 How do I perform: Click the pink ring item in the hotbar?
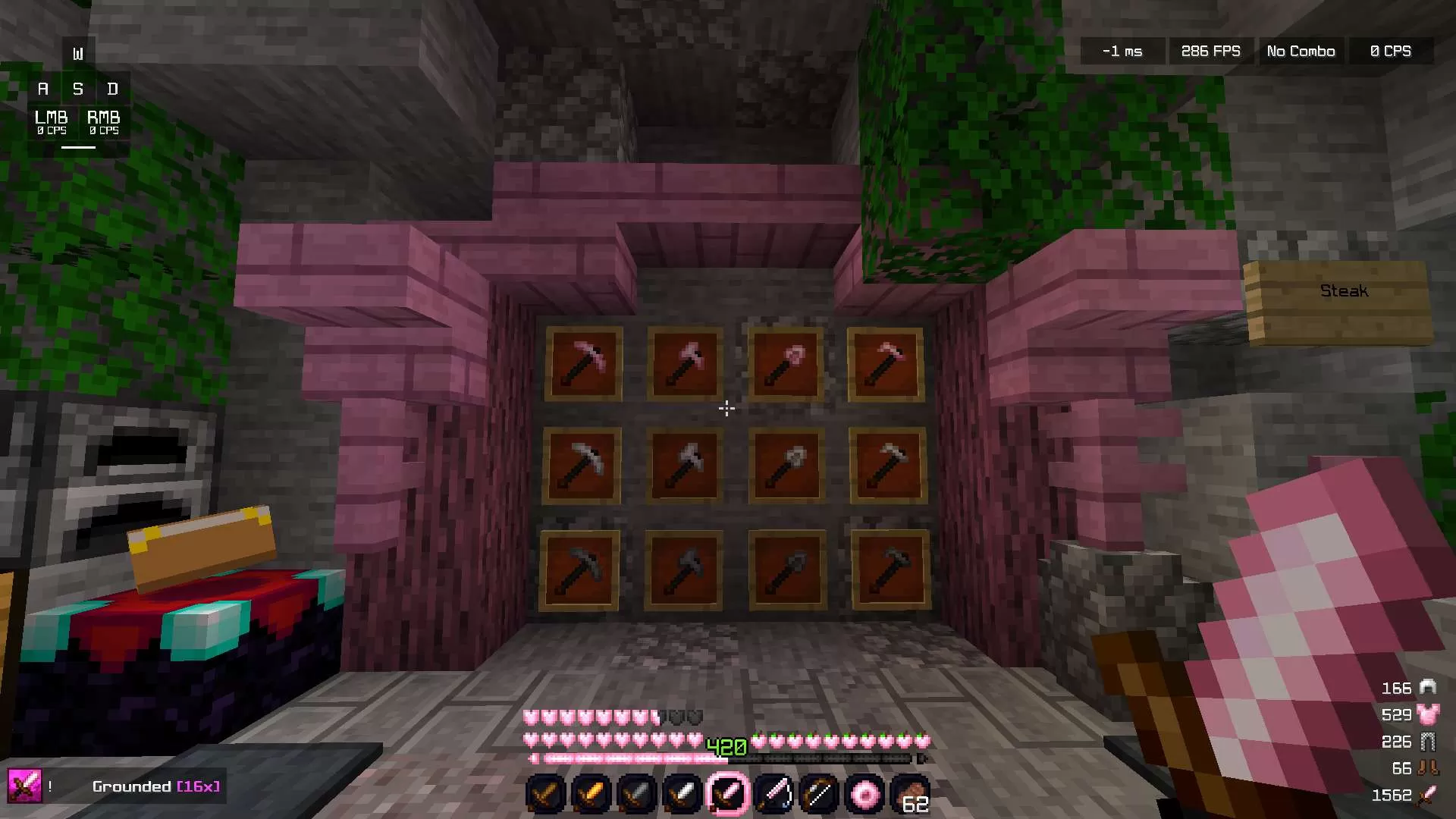864,793
